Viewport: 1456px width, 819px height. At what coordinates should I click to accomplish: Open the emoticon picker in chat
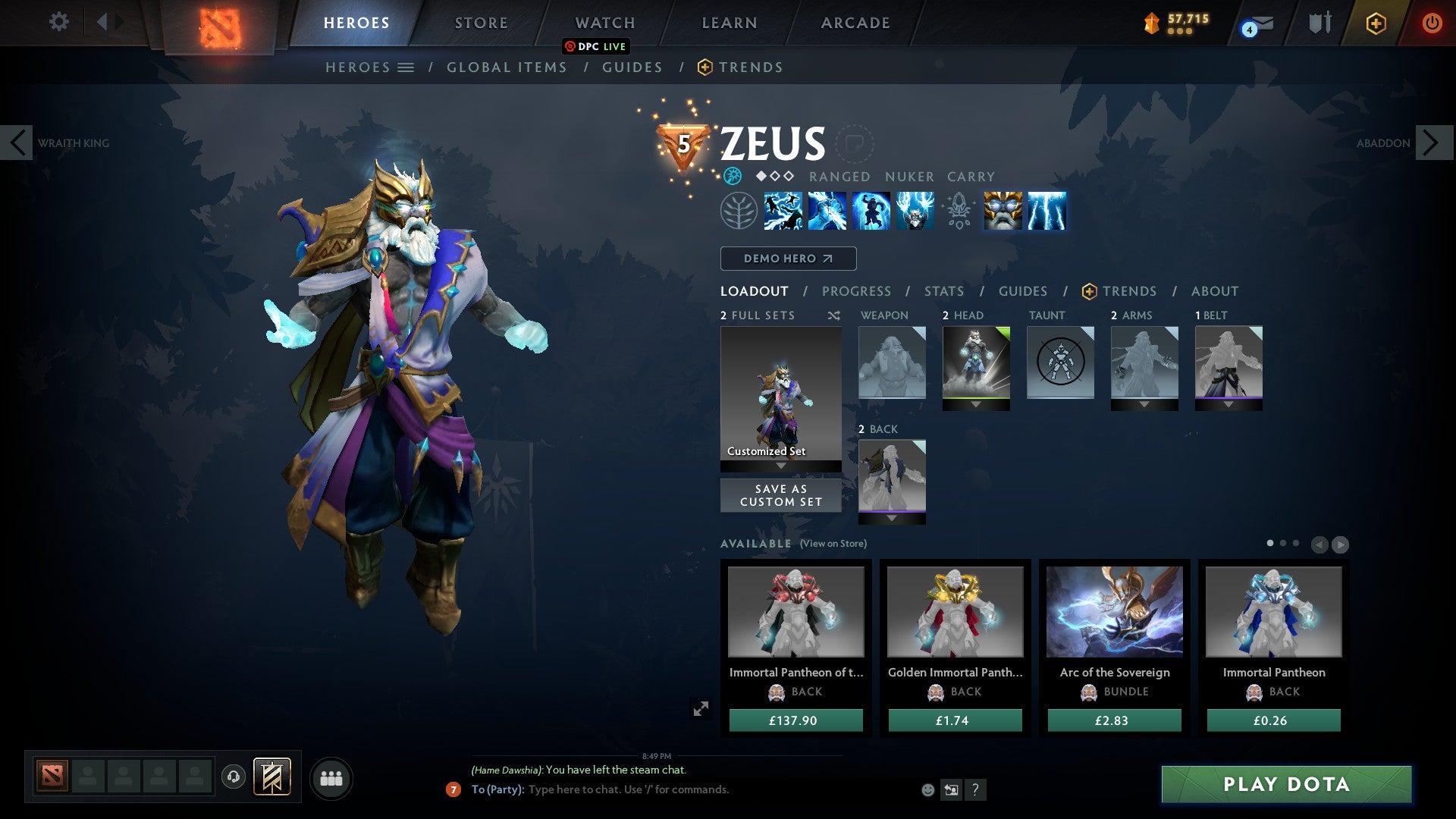click(927, 790)
